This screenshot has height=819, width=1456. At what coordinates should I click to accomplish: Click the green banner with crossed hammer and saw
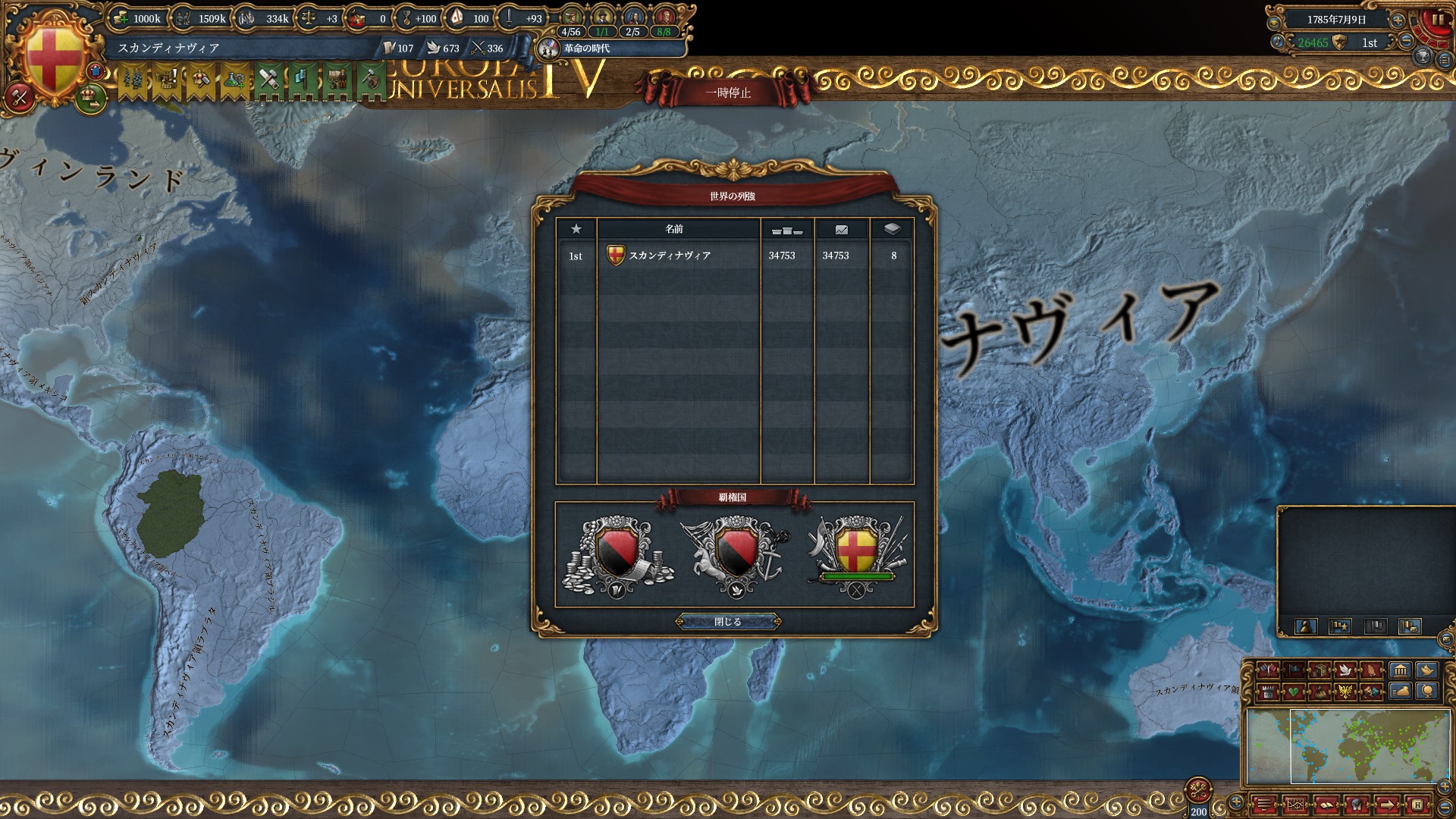tap(268, 80)
